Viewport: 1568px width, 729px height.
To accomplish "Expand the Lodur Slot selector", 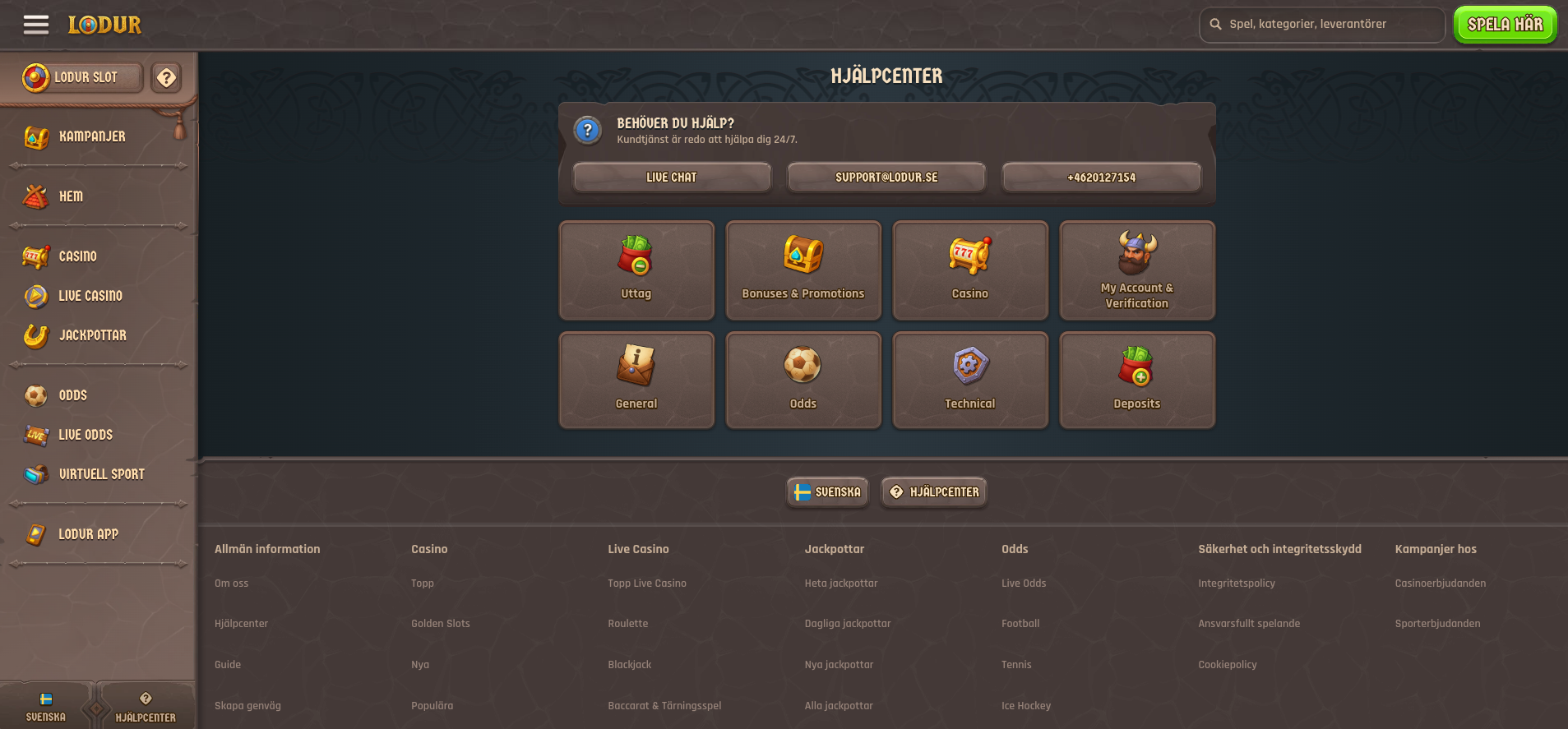I will point(78,77).
